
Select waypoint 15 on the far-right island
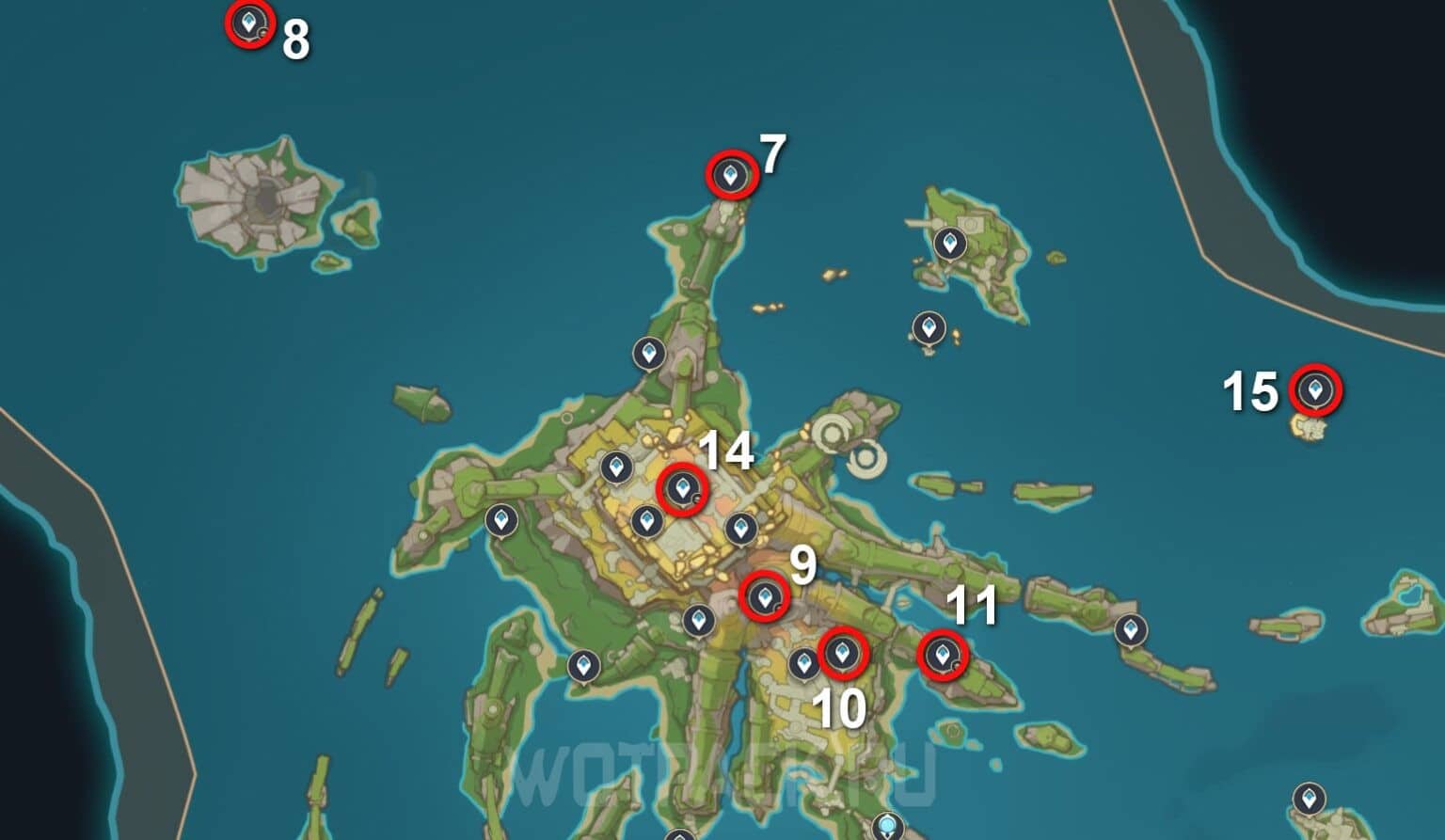pos(1316,387)
